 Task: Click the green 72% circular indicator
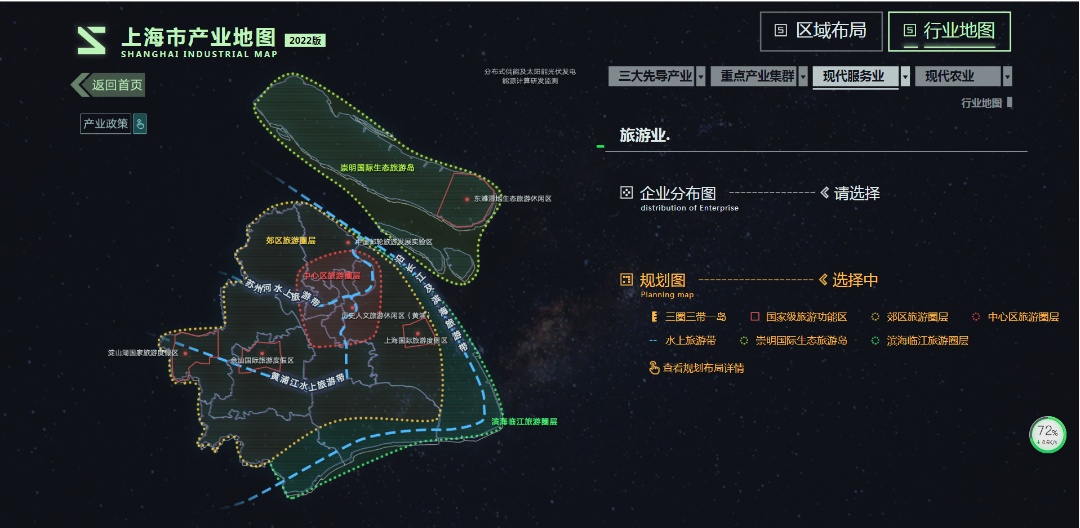[1048, 435]
